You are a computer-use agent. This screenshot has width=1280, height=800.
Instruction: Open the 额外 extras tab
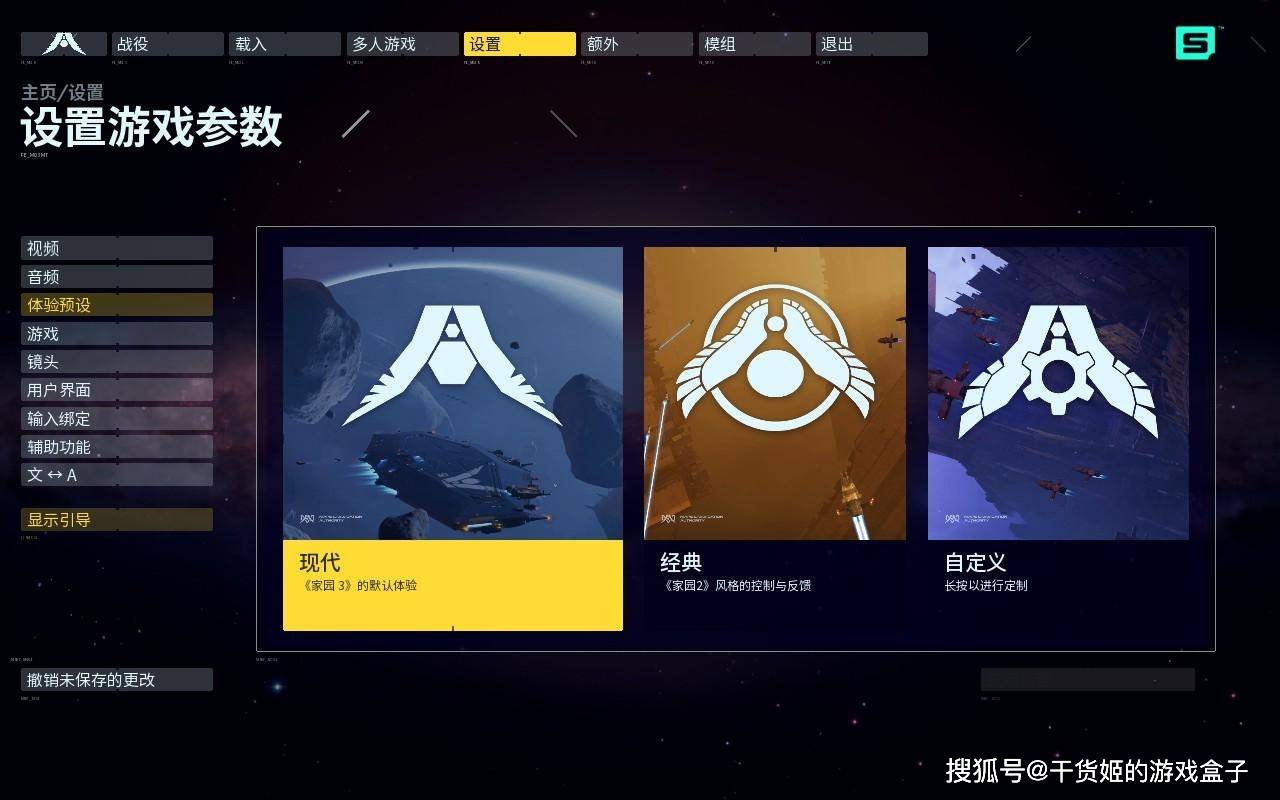(x=636, y=44)
